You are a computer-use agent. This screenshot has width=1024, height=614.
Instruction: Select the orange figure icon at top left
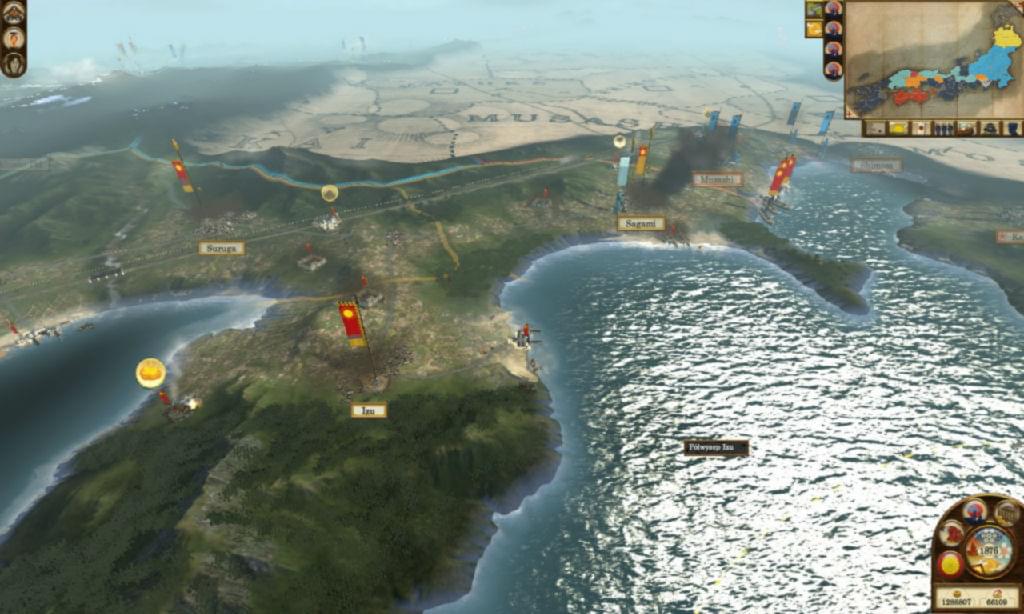13,38
